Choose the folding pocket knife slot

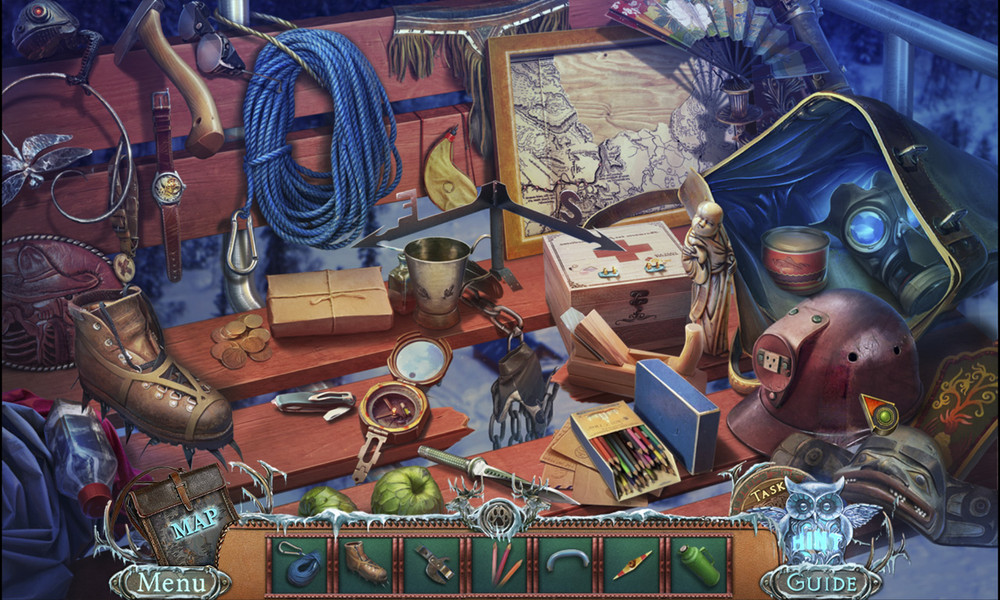pyautogui.click(x=432, y=564)
